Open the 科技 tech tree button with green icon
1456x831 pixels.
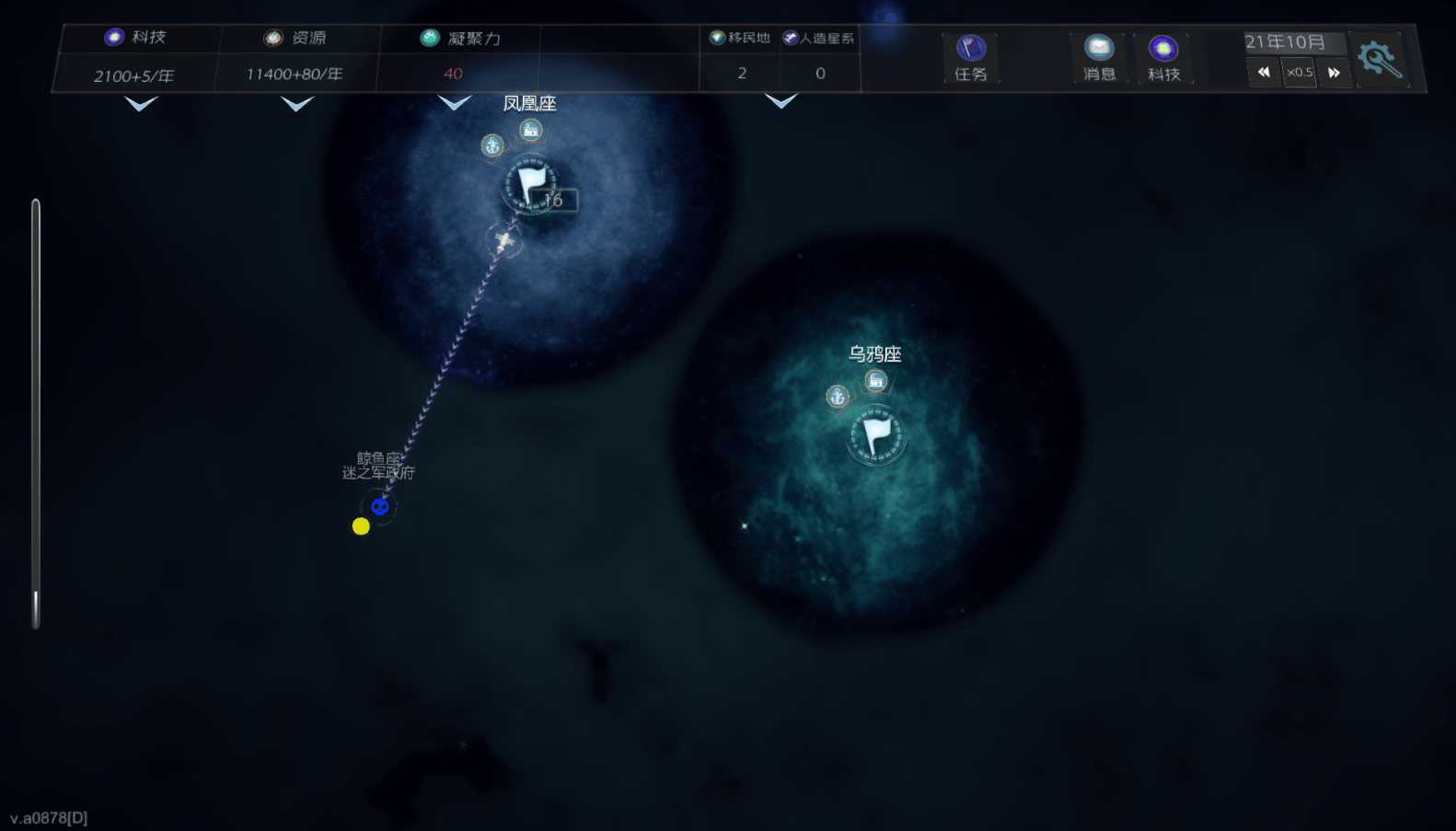(x=1163, y=58)
